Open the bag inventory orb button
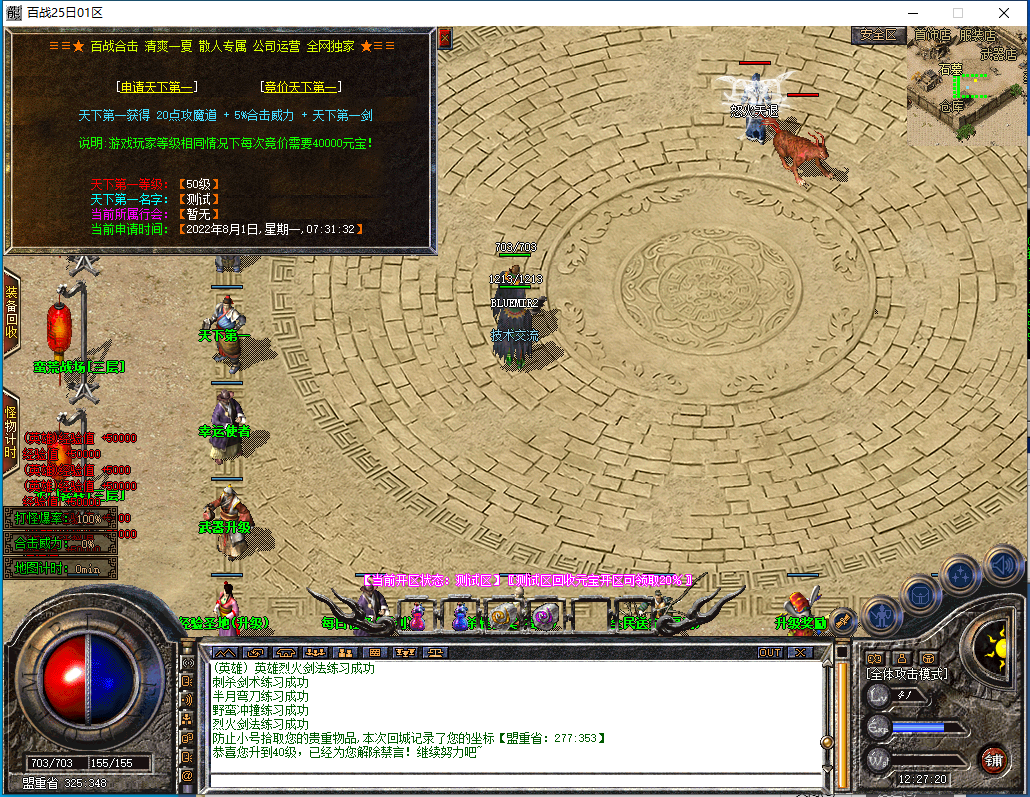The height and width of the screenshot is (797, 1030). 921,594
